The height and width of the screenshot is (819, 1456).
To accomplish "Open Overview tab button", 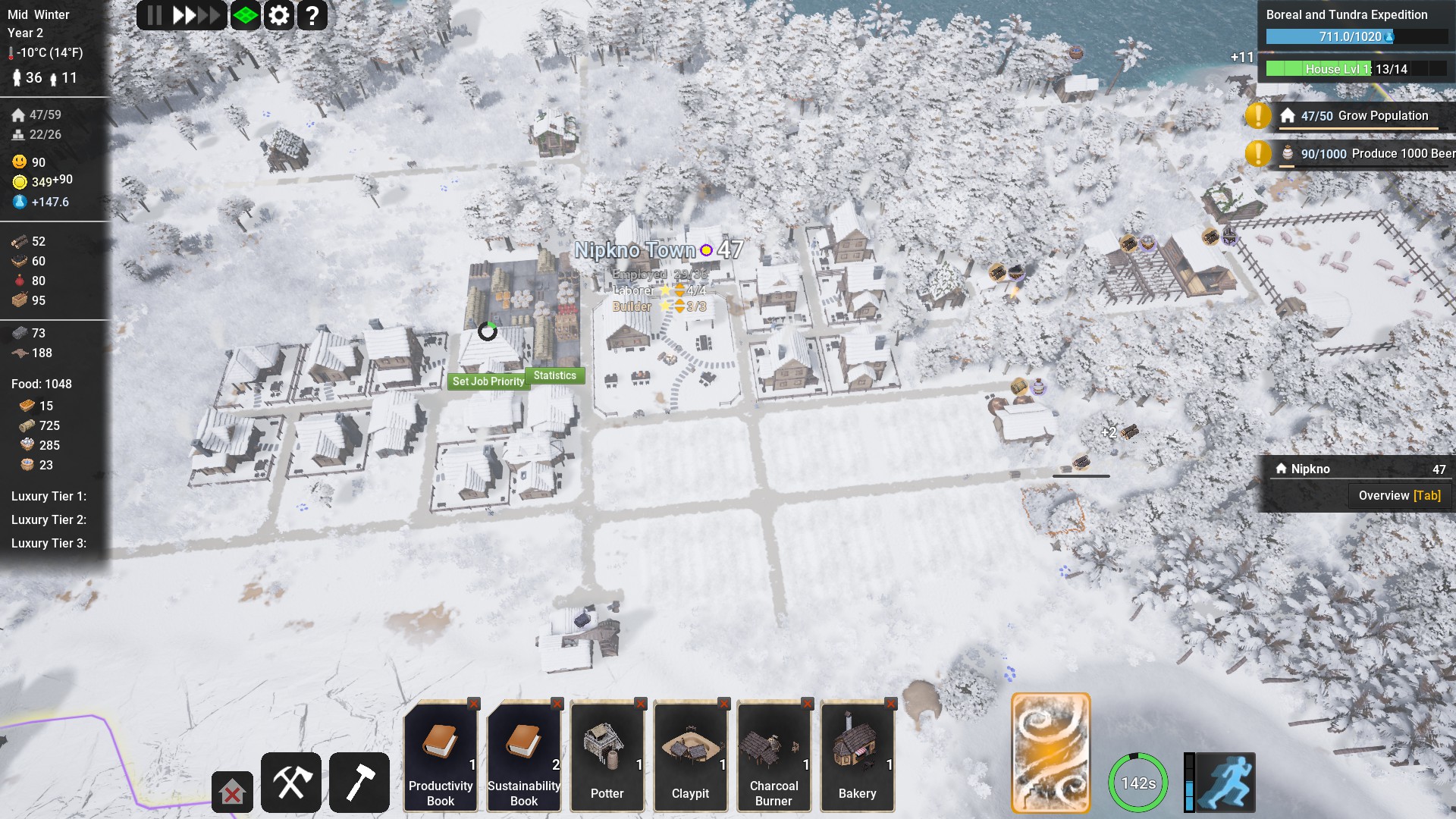I will 1399,495.
